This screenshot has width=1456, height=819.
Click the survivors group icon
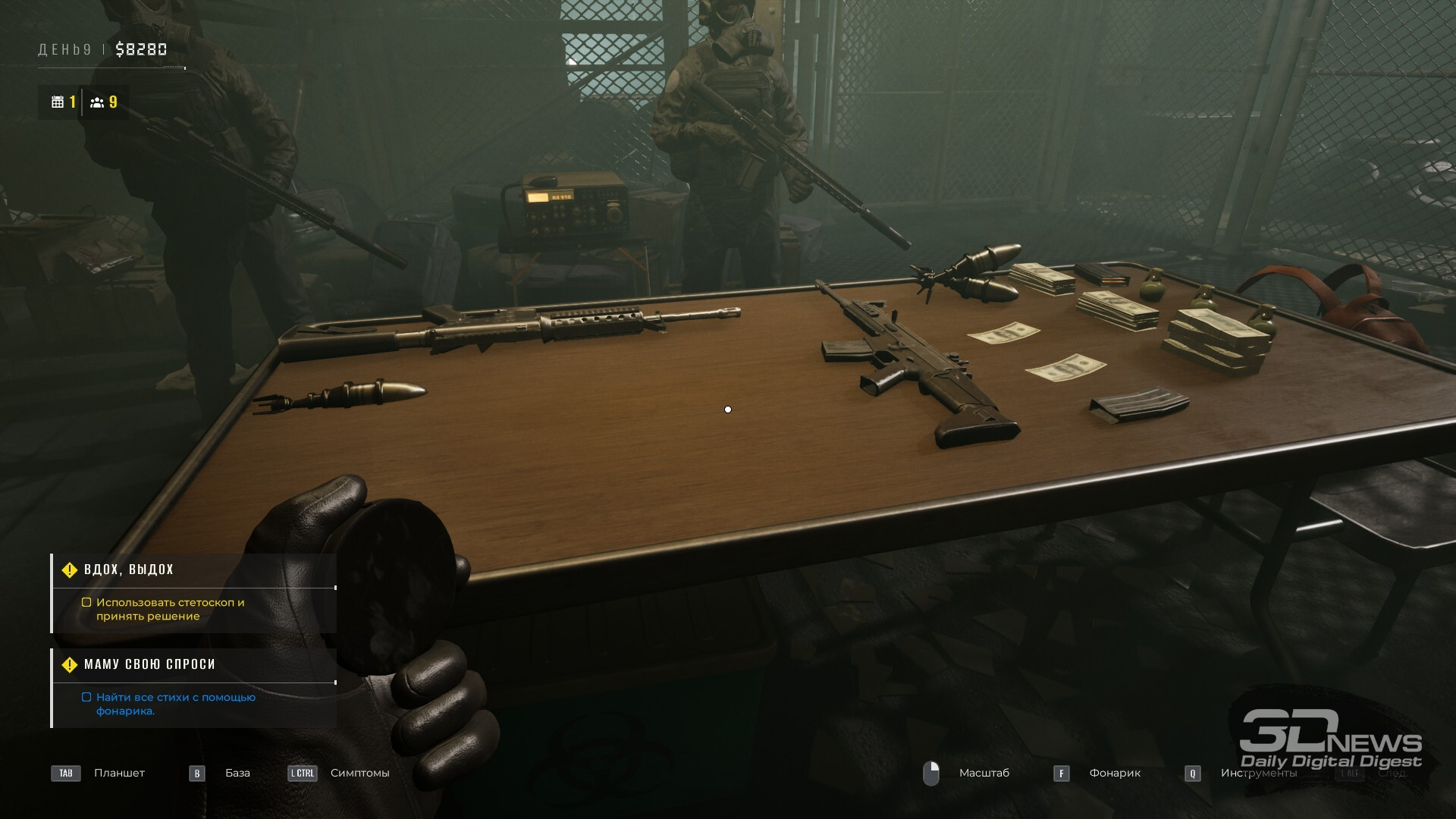click(97, 102)
